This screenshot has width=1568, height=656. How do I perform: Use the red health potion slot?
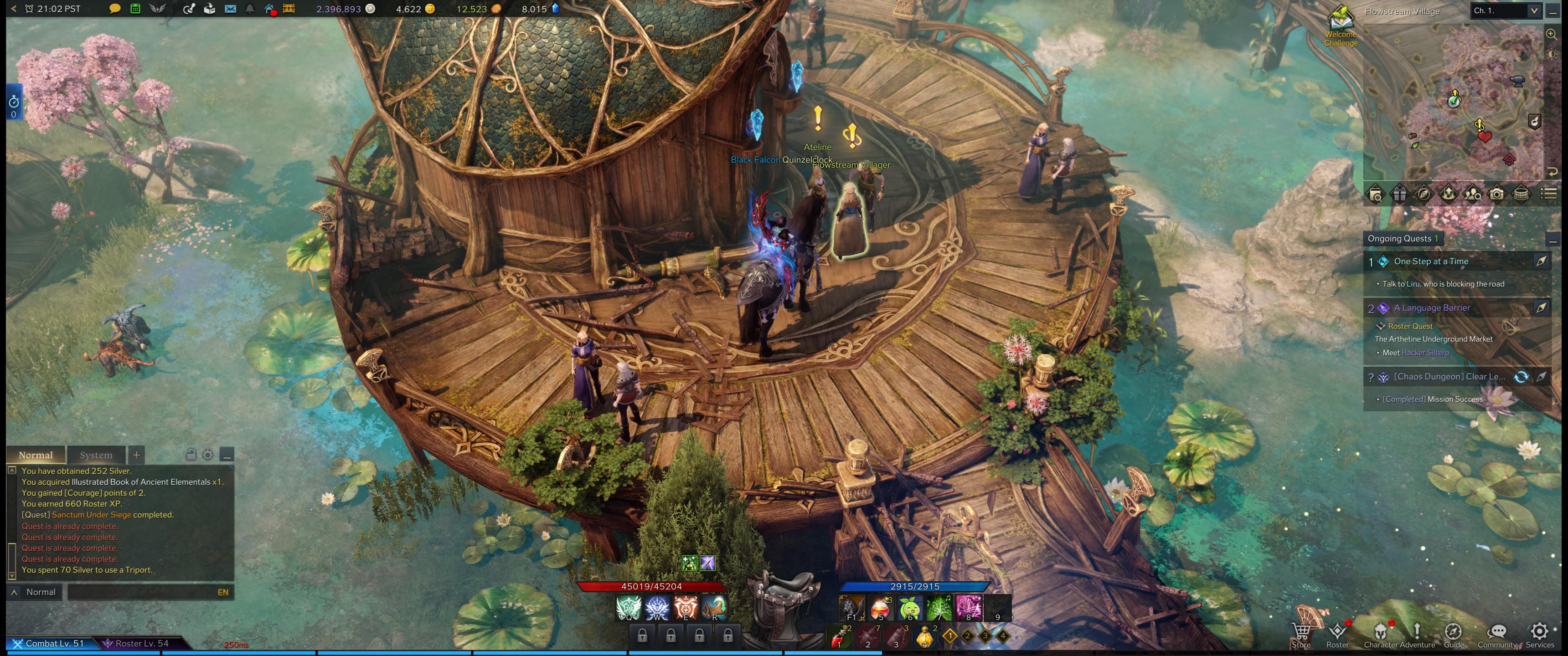coord(880,608)
